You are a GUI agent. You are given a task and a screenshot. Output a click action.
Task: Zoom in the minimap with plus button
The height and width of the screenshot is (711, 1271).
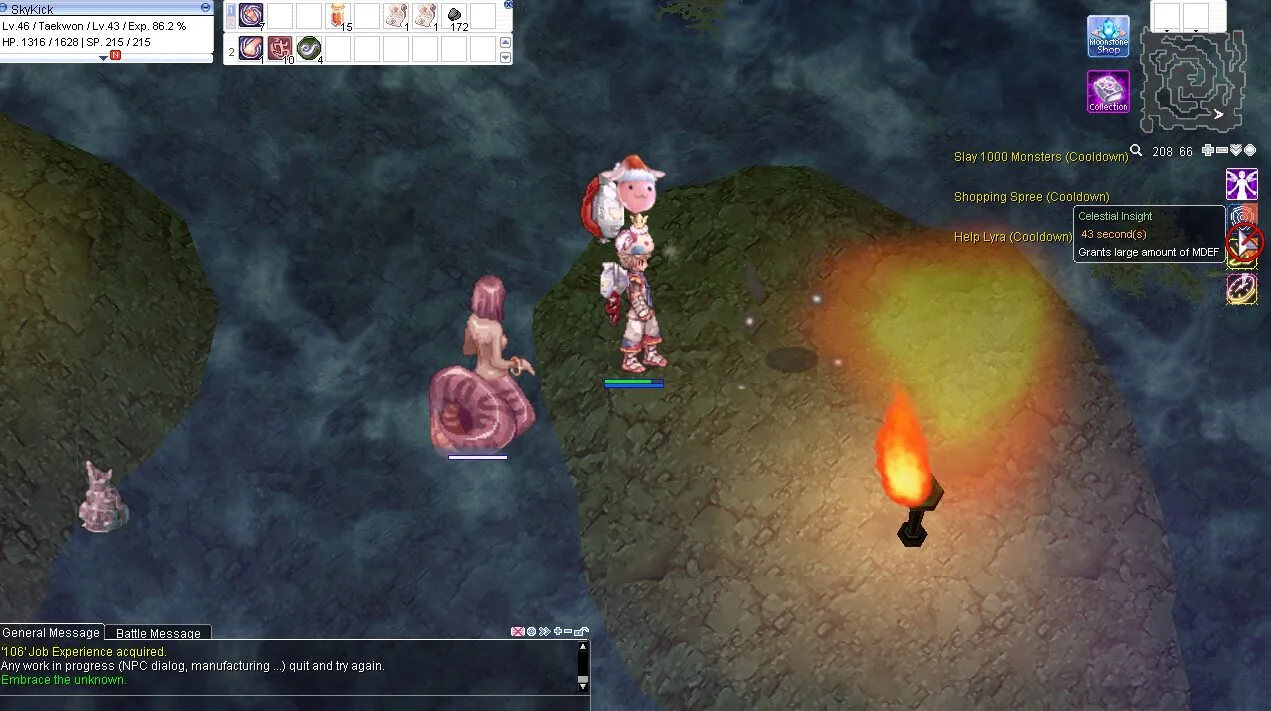1208,151
